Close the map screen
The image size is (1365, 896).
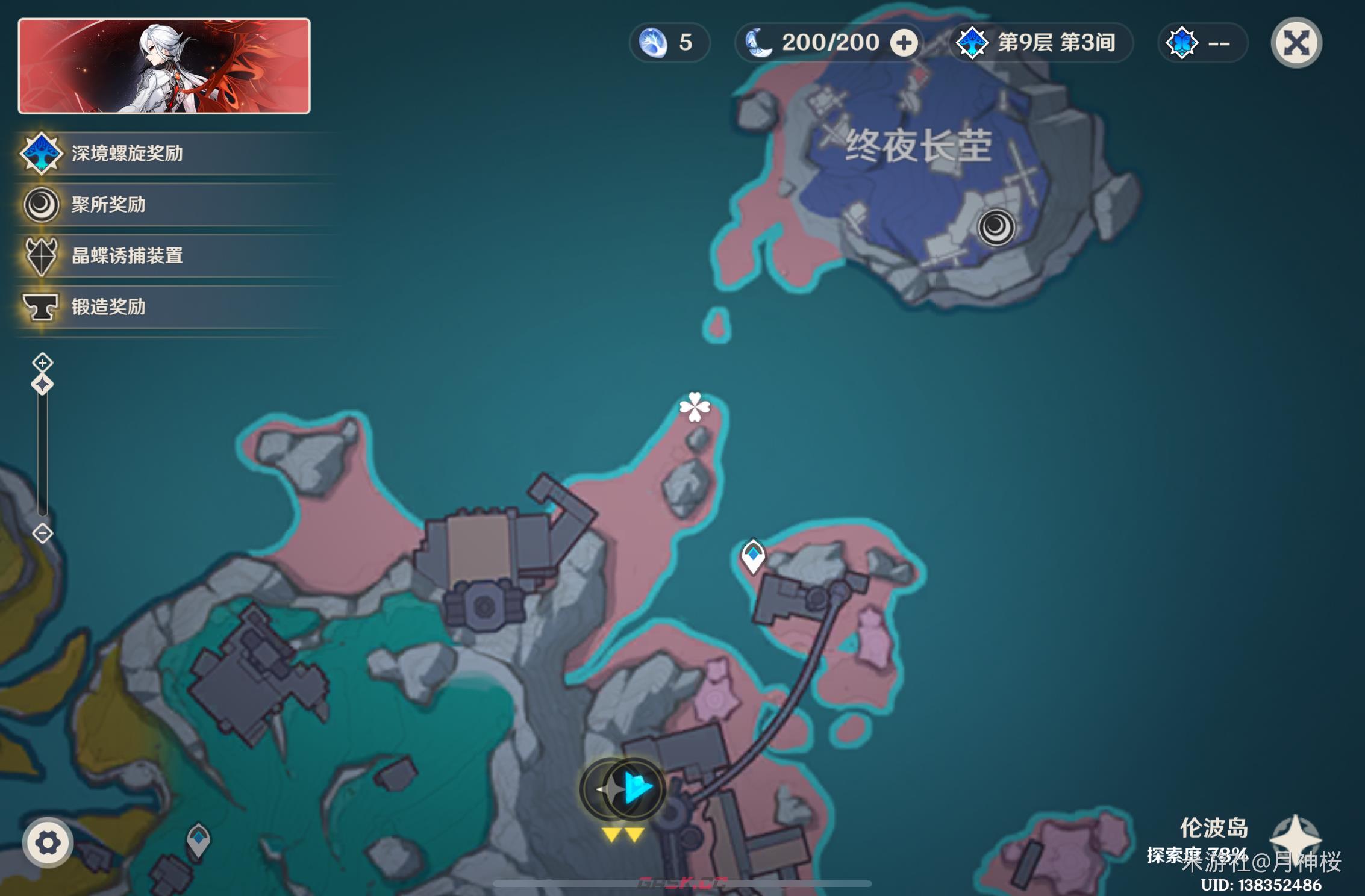click(x=1296, y=43)
